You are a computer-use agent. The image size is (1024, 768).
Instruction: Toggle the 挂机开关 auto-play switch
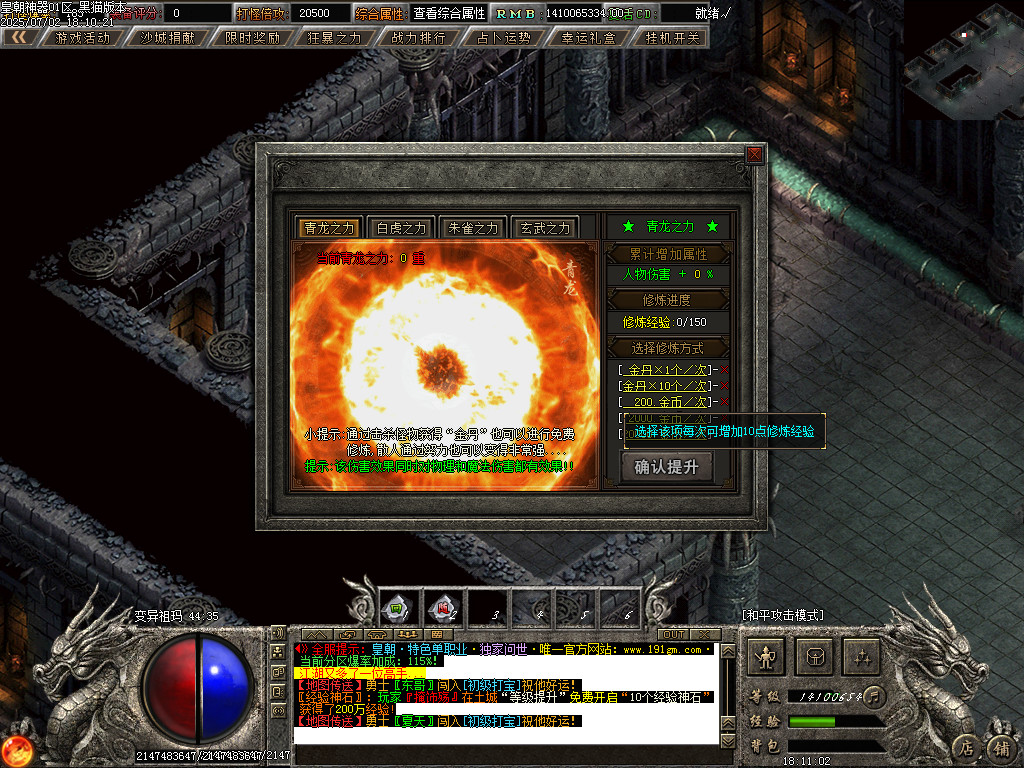[673, 38]
